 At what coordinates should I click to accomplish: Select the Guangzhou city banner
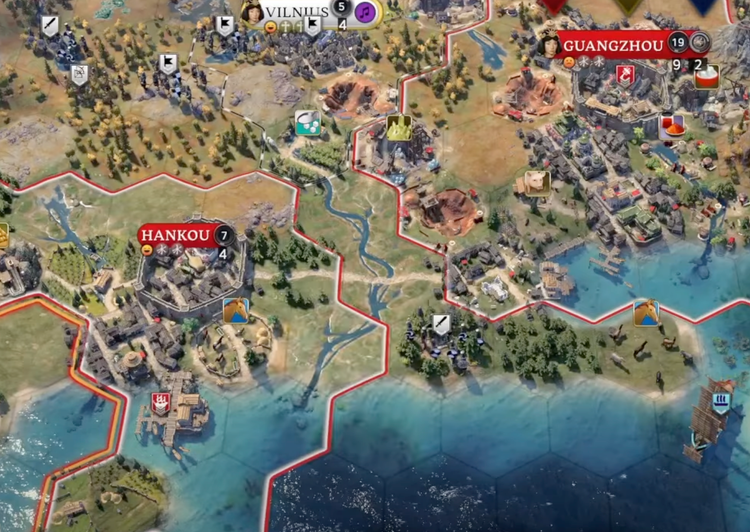612,43
